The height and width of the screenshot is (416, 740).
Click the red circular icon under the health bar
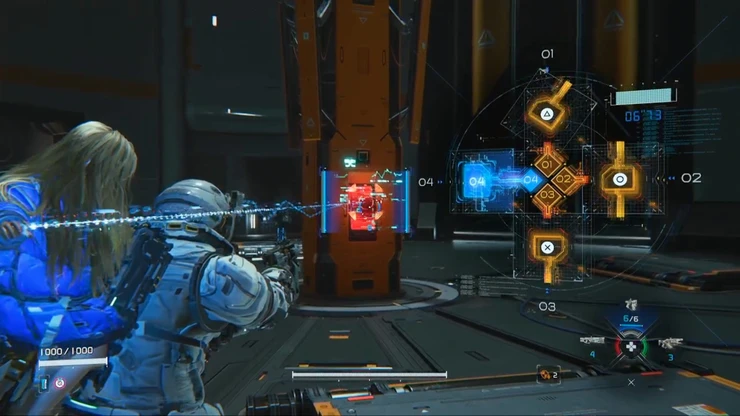pos(58,382)
